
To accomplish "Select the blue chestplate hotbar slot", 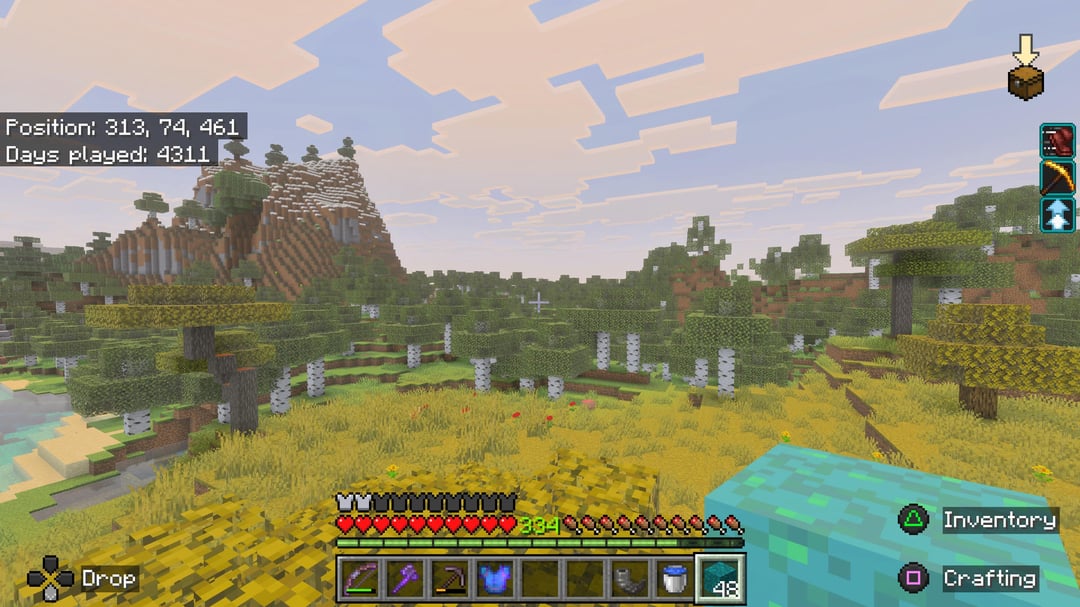I will [x=493, y=579].
